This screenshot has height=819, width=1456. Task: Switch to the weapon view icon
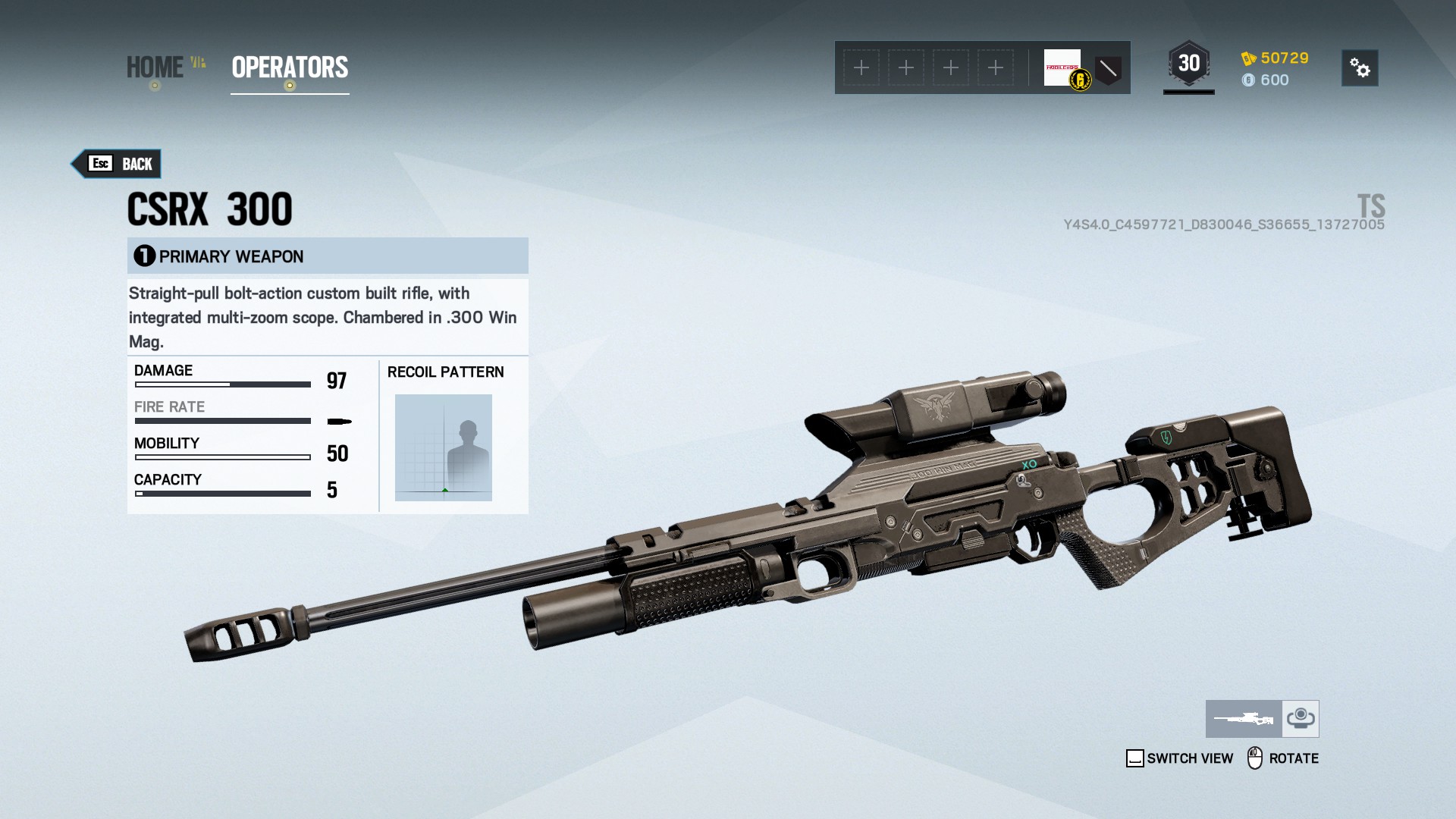(1244, 719)
